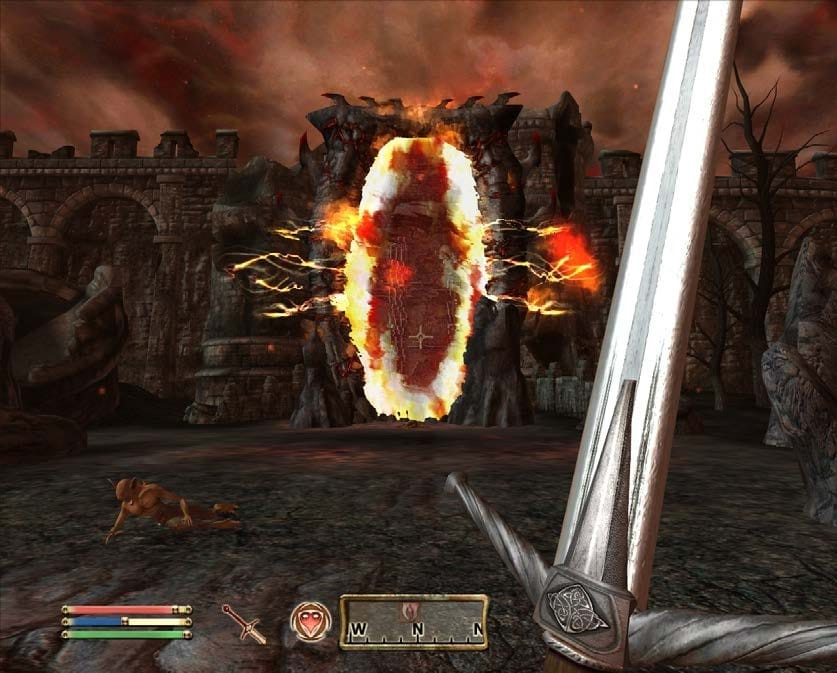Click the compass bar
The height and width of the screenshot is (673, 837).
point(413,622)
